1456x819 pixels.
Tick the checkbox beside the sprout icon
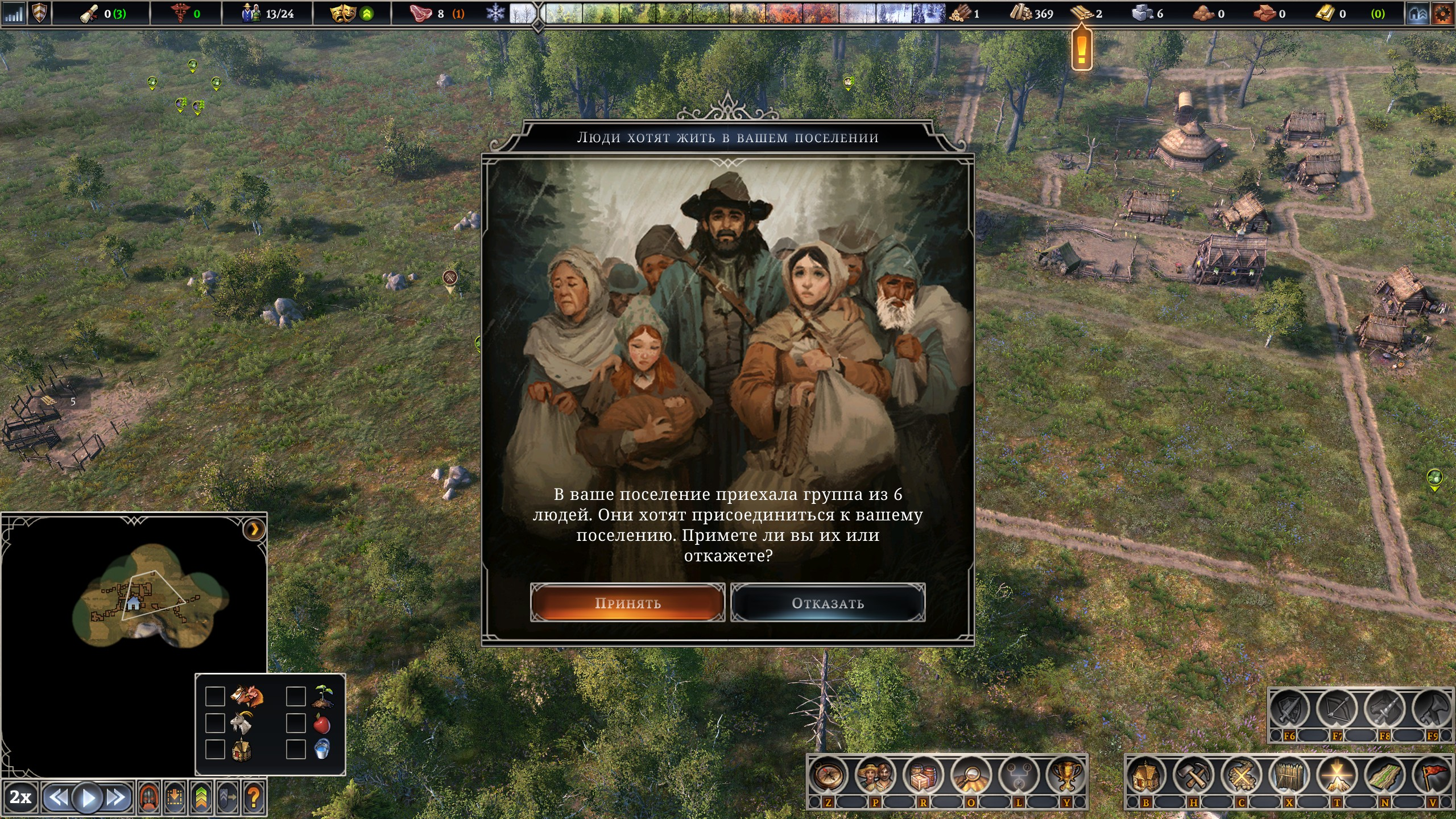tap(296, 696)
